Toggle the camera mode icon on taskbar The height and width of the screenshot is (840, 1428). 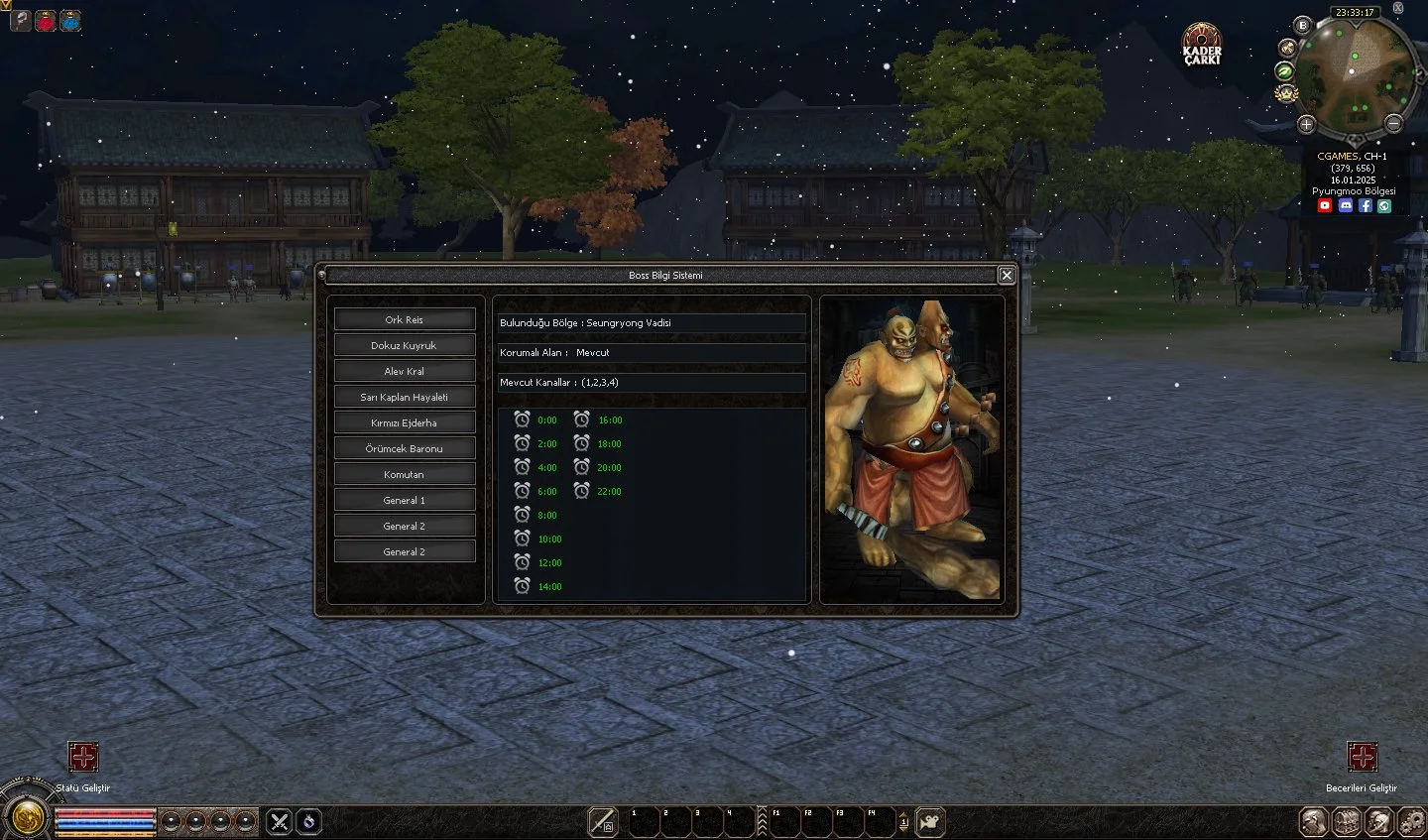[929, 821]
